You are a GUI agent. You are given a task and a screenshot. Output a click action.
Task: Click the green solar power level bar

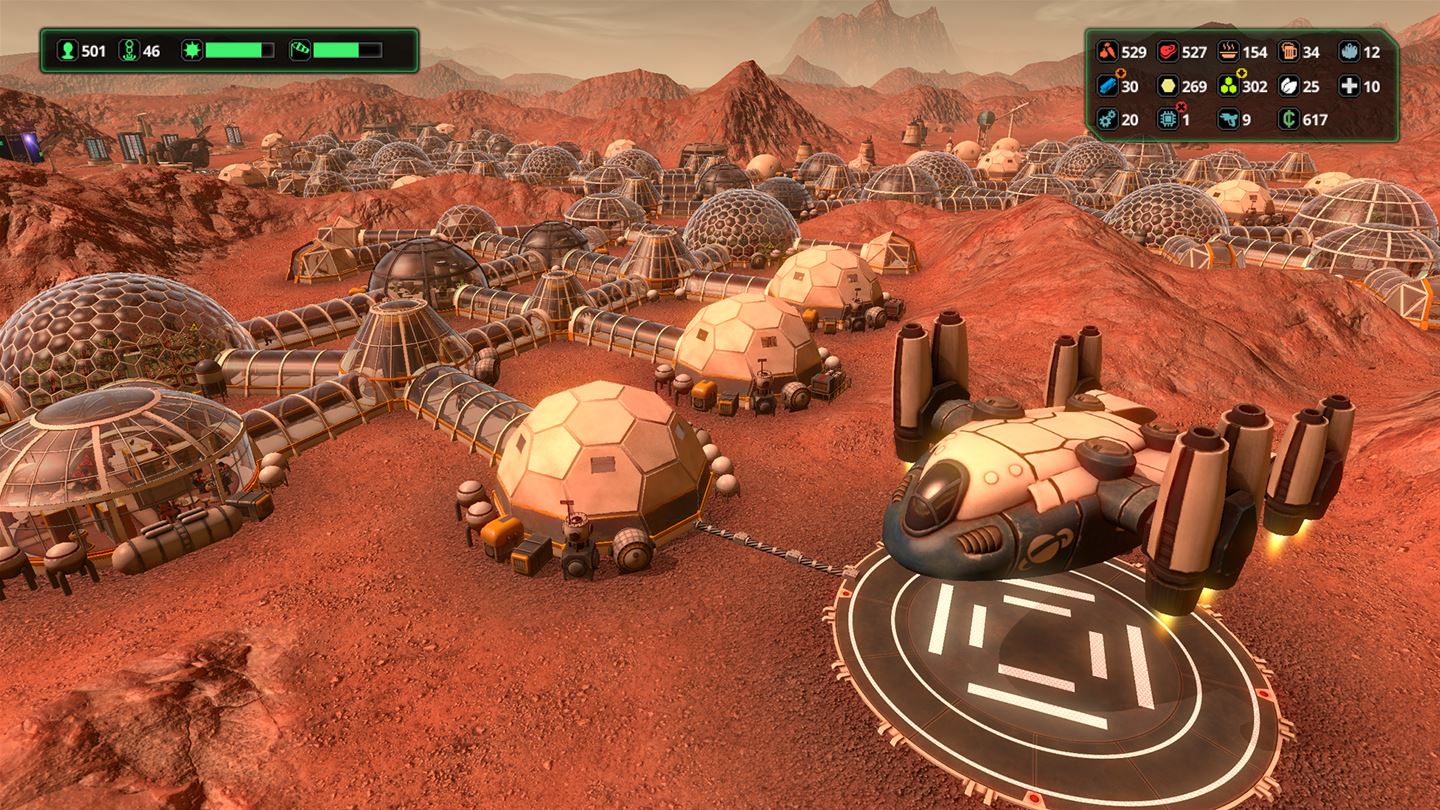[232, 50]
